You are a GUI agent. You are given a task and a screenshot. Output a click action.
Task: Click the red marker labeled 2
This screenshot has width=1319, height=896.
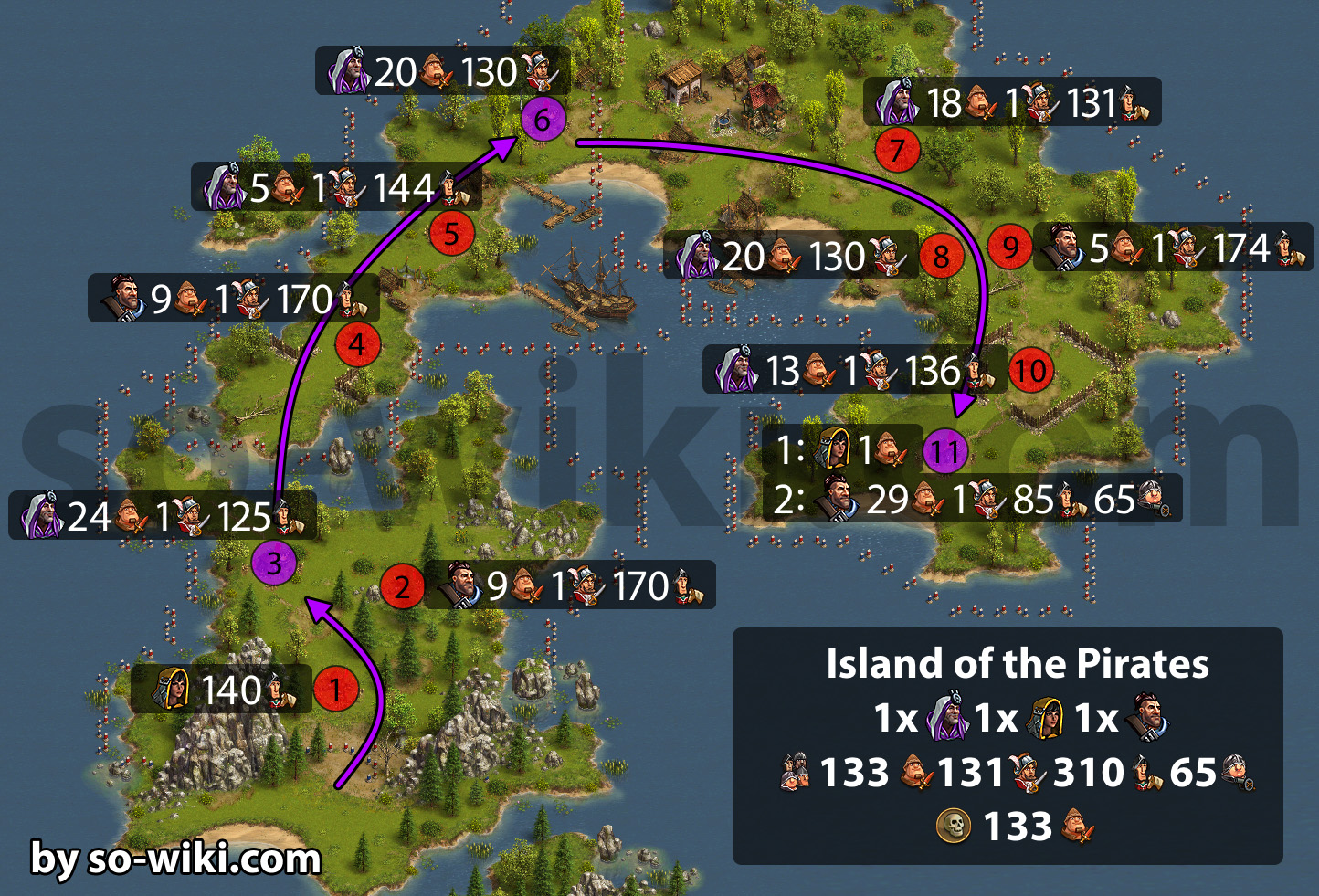403,586
